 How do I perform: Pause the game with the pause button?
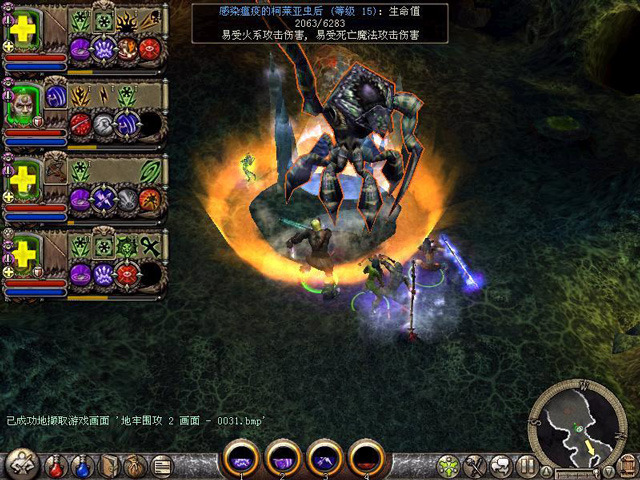[x=527, y=466]
